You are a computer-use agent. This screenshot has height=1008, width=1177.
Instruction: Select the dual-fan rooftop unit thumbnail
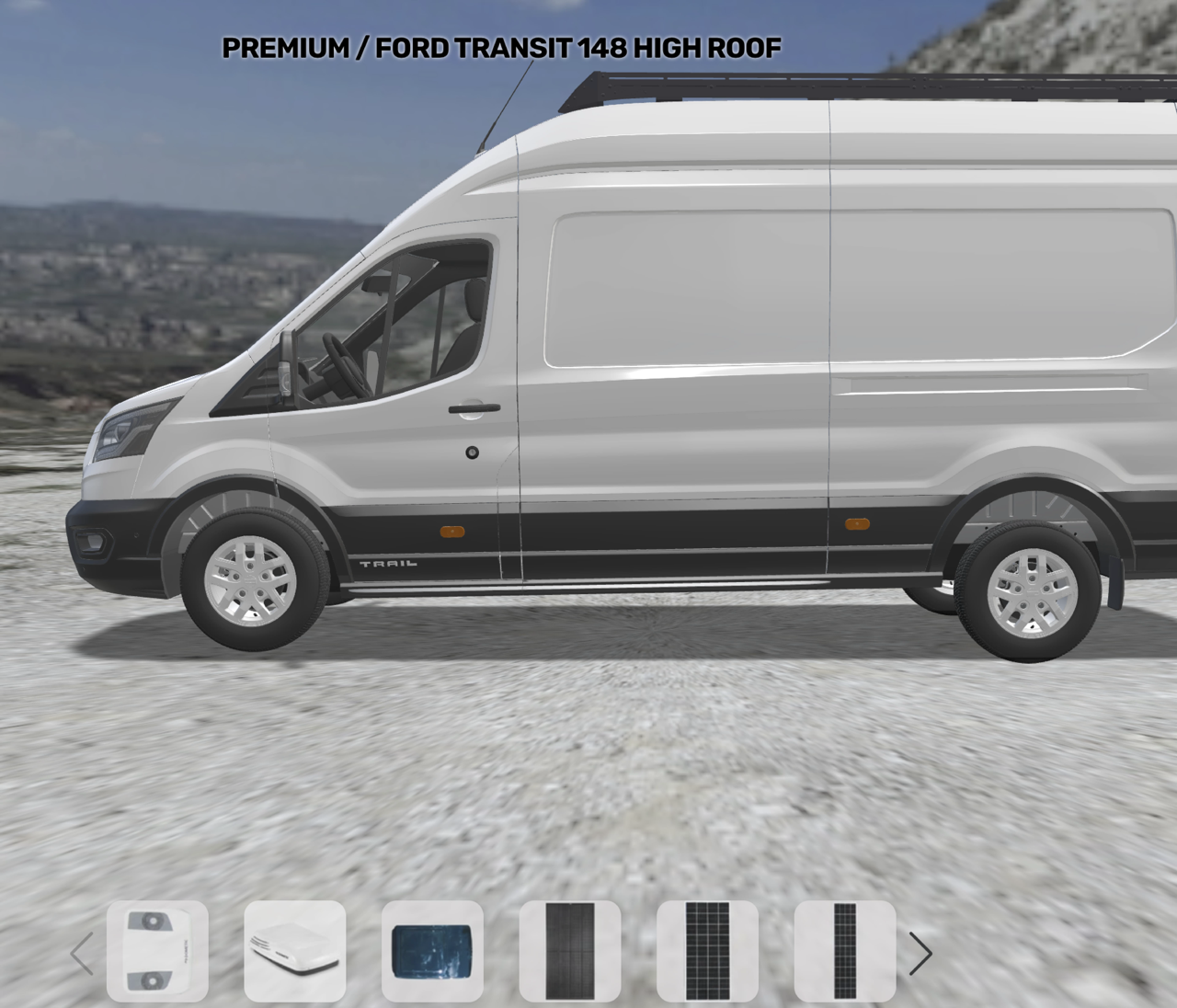(157, 951)
